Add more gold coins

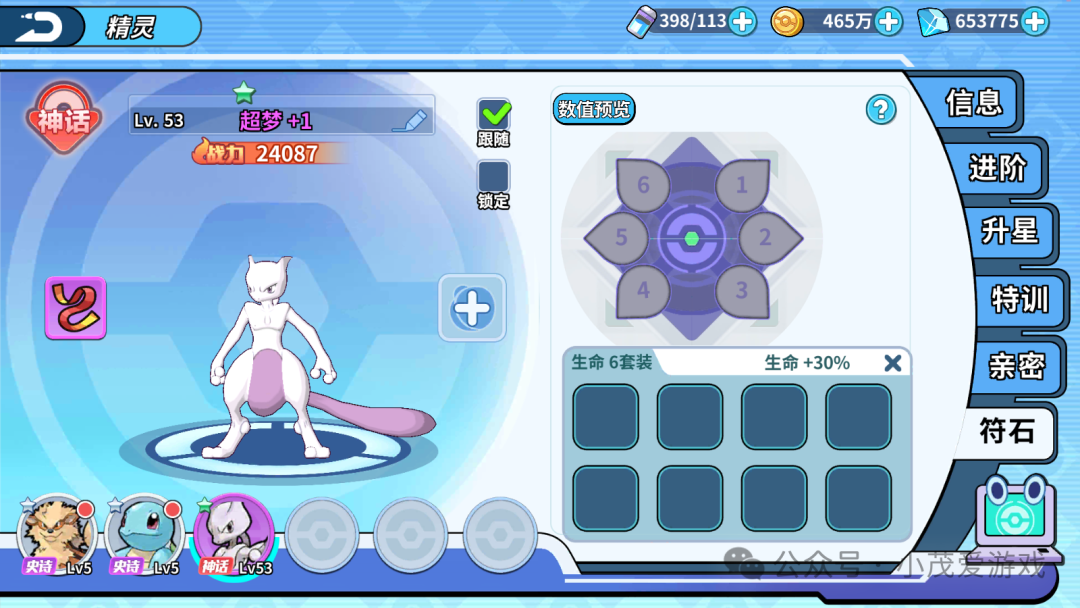(x=888, y=21)
